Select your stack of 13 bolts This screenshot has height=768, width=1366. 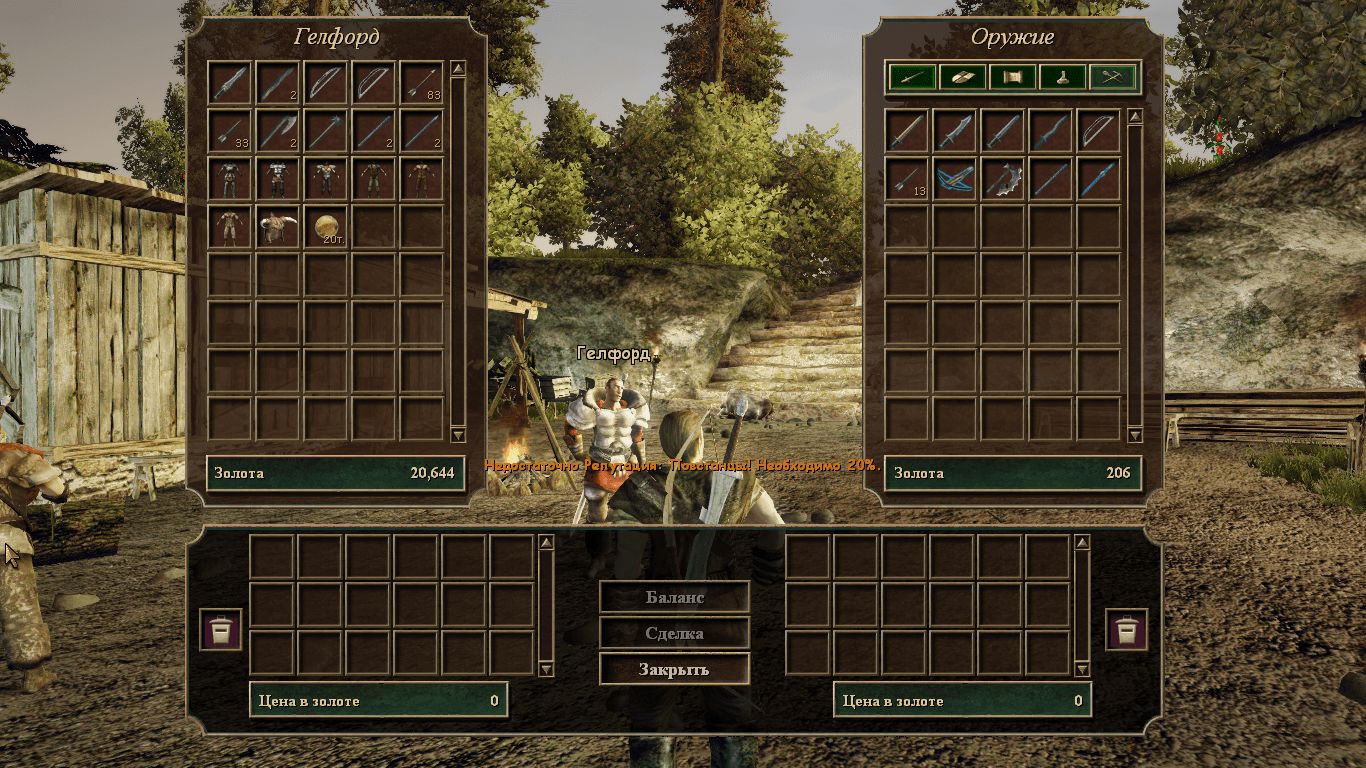(906, 178)
